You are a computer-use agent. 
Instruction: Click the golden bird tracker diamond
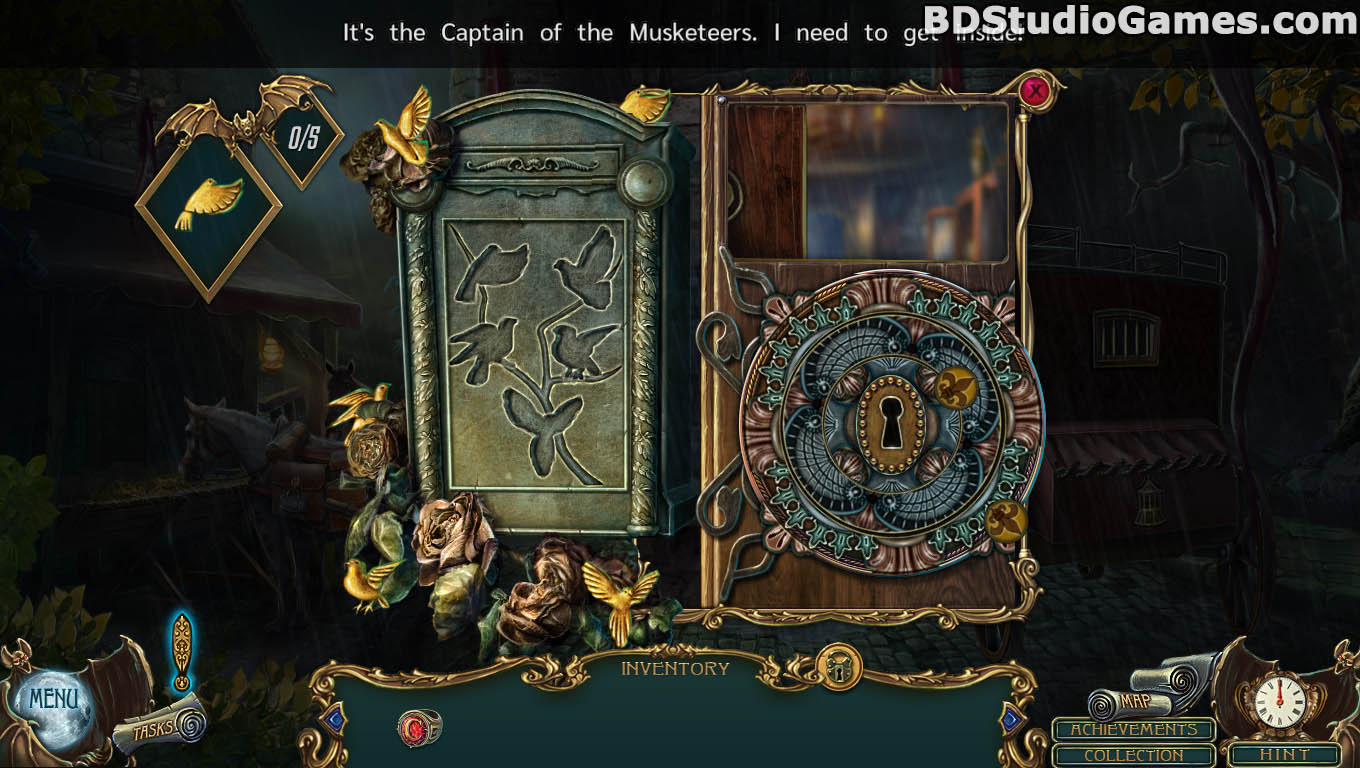(x=208, y=204)
